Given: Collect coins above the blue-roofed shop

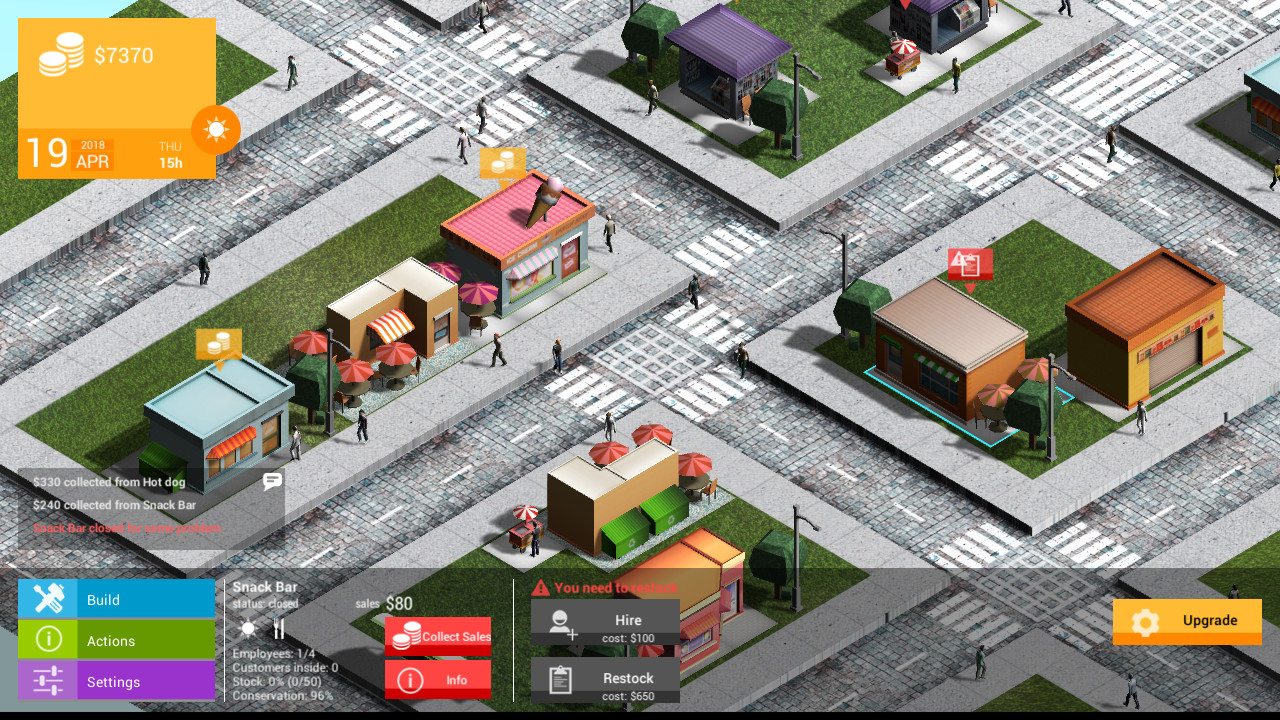Looking at the screenshot, I should click(x=218, y=344).
